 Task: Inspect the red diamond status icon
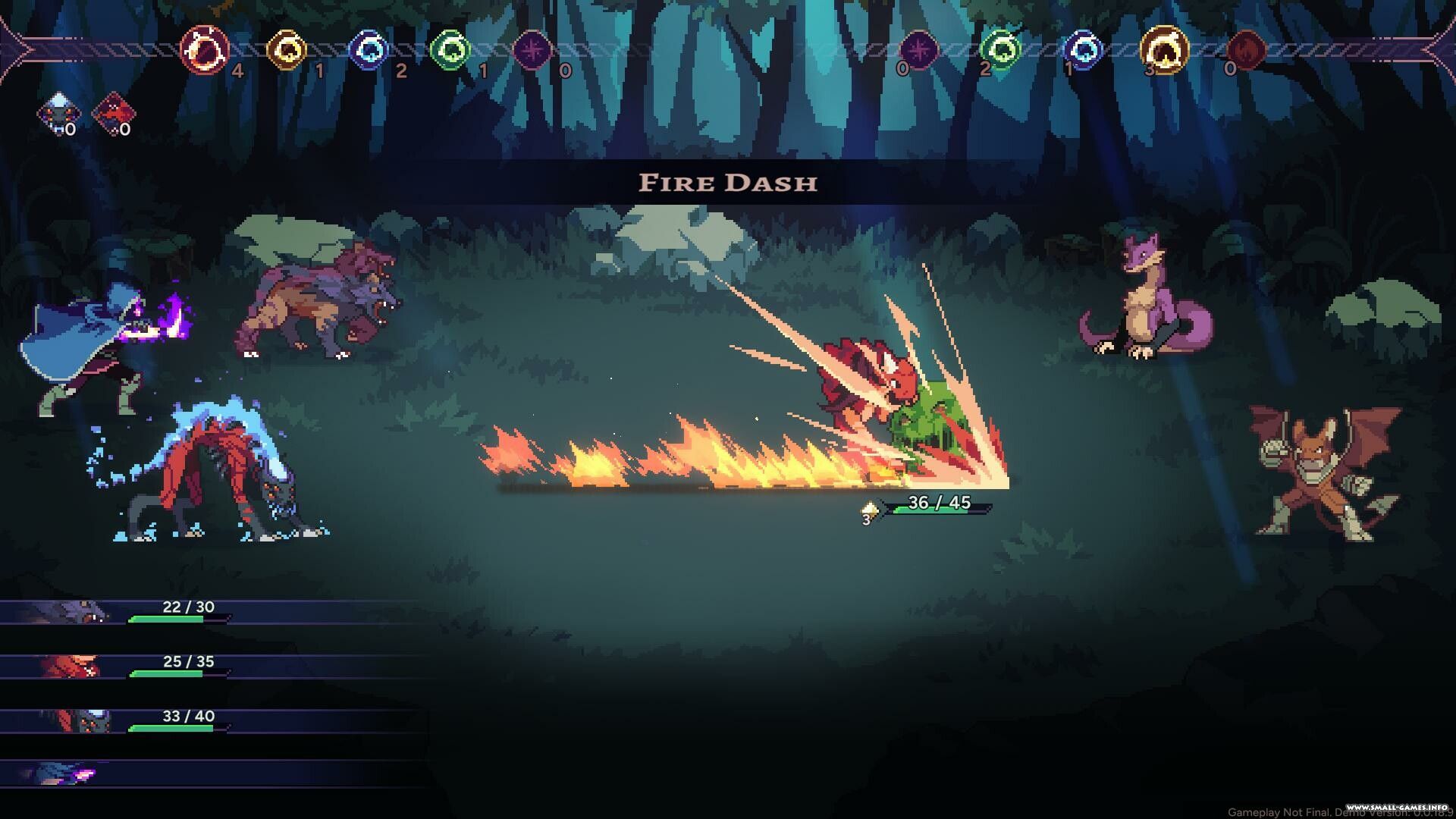113,115
